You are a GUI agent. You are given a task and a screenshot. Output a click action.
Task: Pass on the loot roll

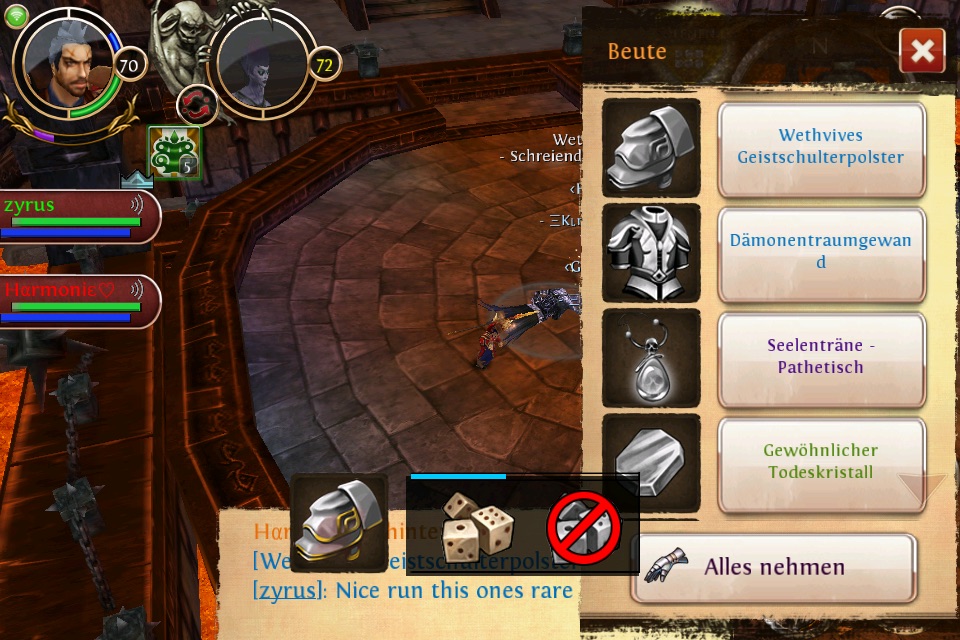(x=585, y=527)
